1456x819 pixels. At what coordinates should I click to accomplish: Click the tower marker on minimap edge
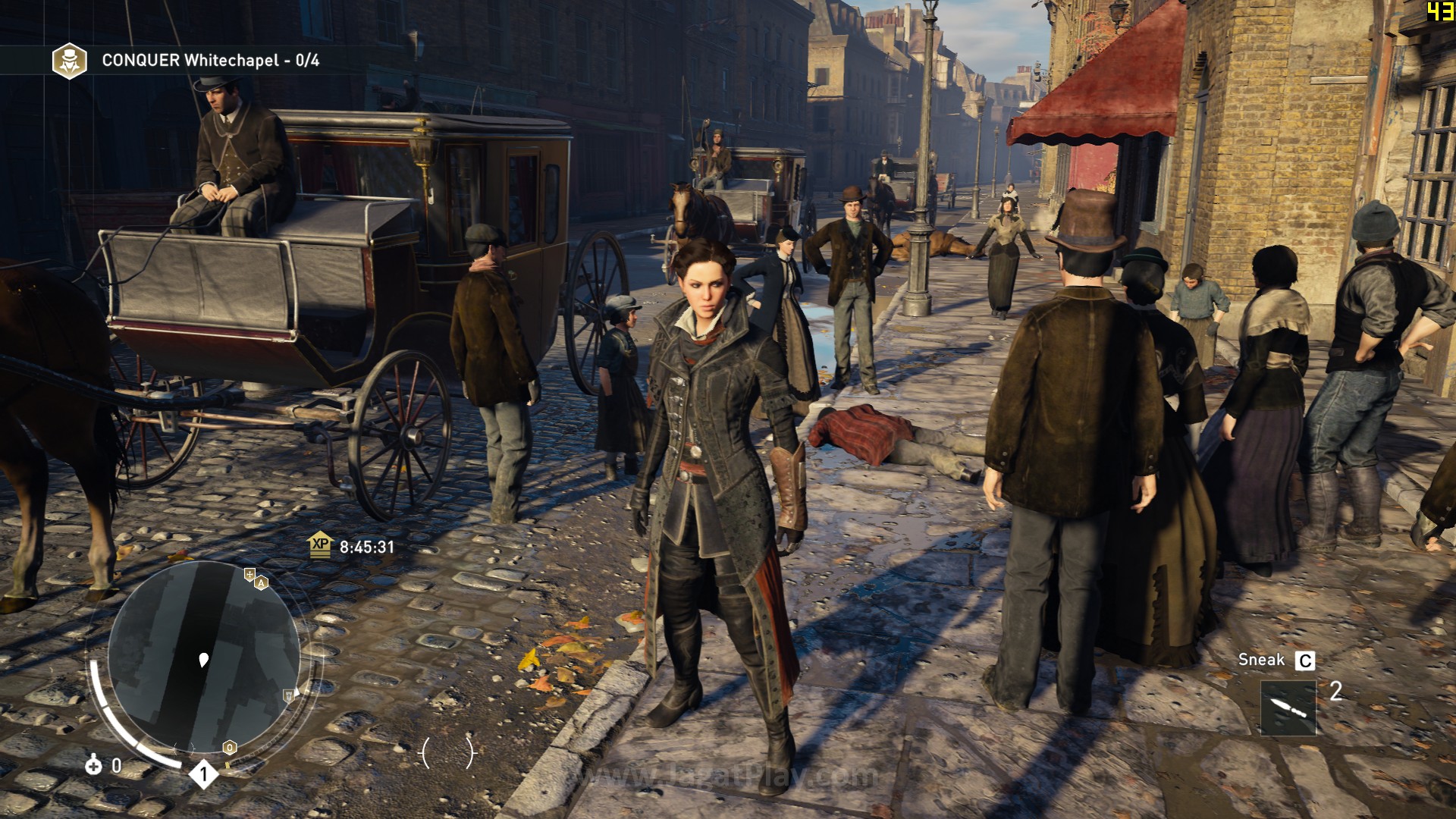click(288, 695)
